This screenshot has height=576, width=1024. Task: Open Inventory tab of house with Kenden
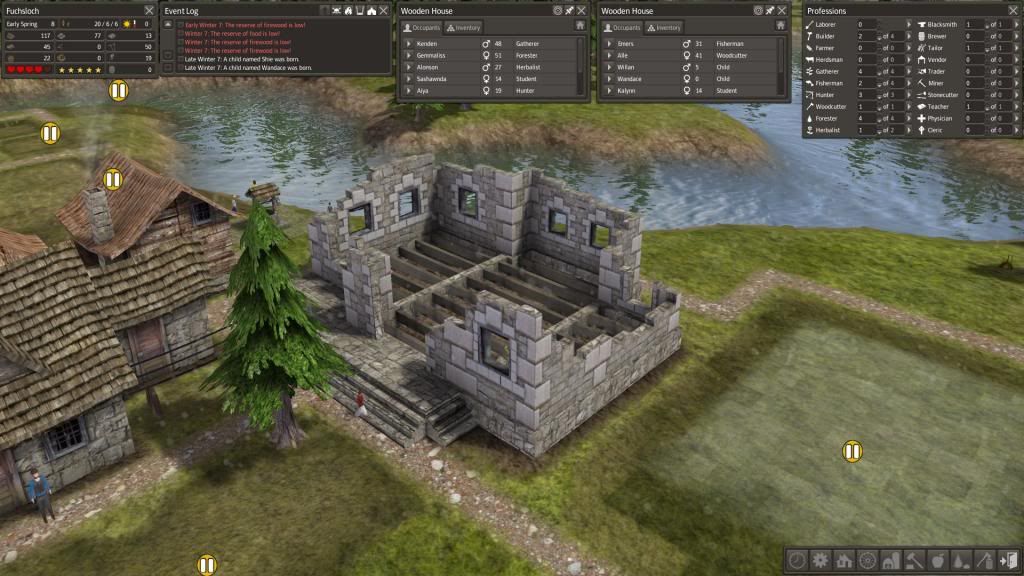coord(465,28)
